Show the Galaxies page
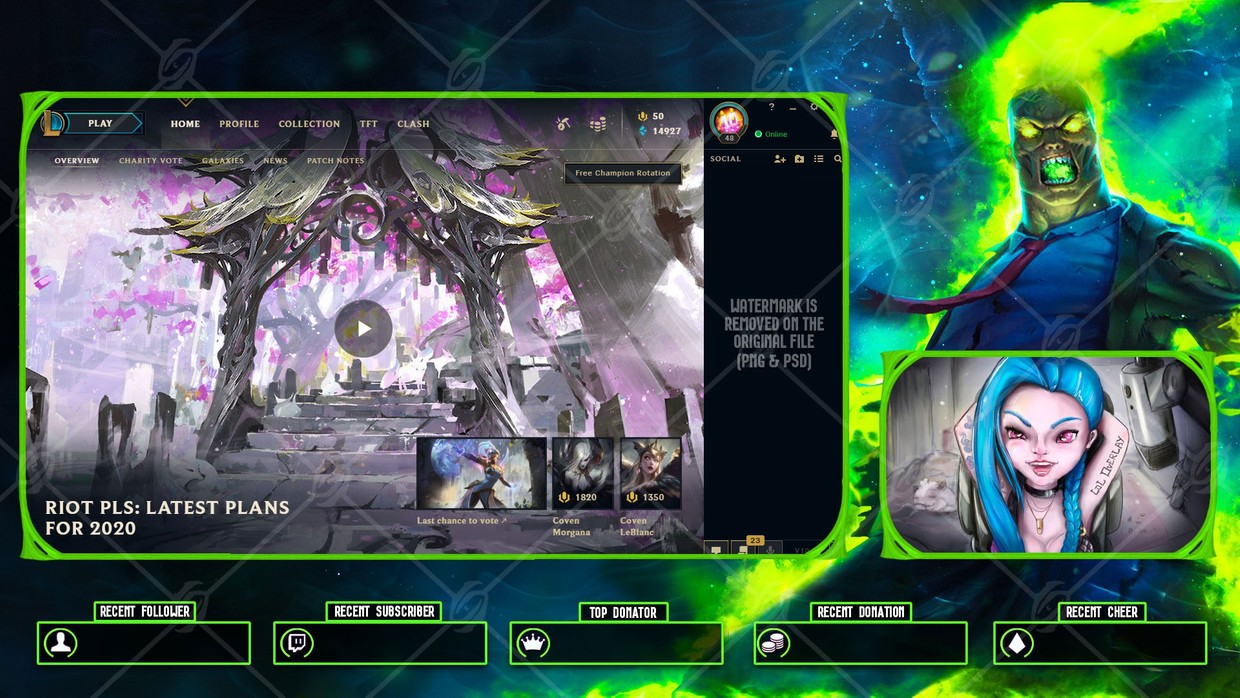 223,161
